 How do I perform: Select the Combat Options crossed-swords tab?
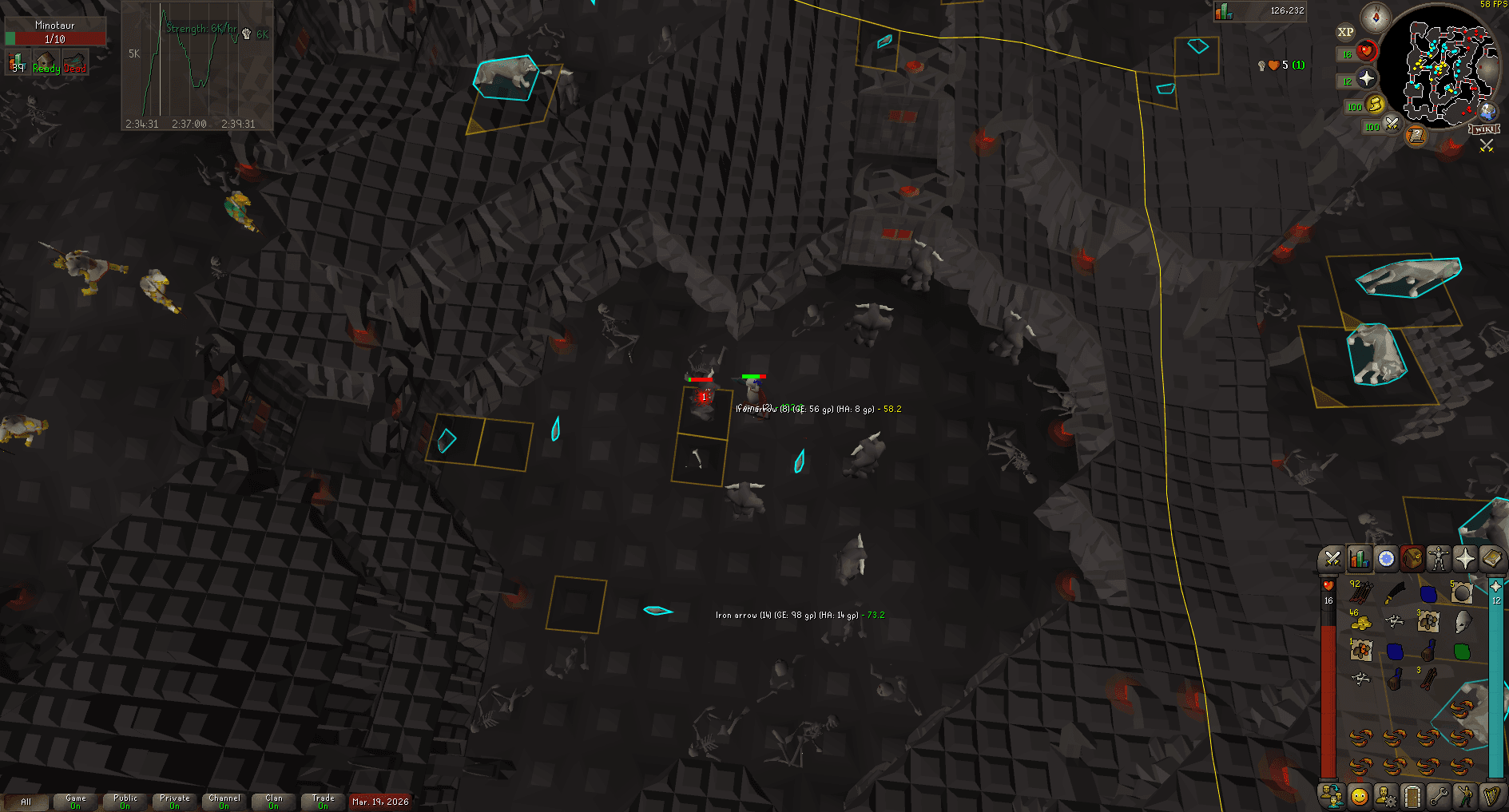[x=1332, y=559]
